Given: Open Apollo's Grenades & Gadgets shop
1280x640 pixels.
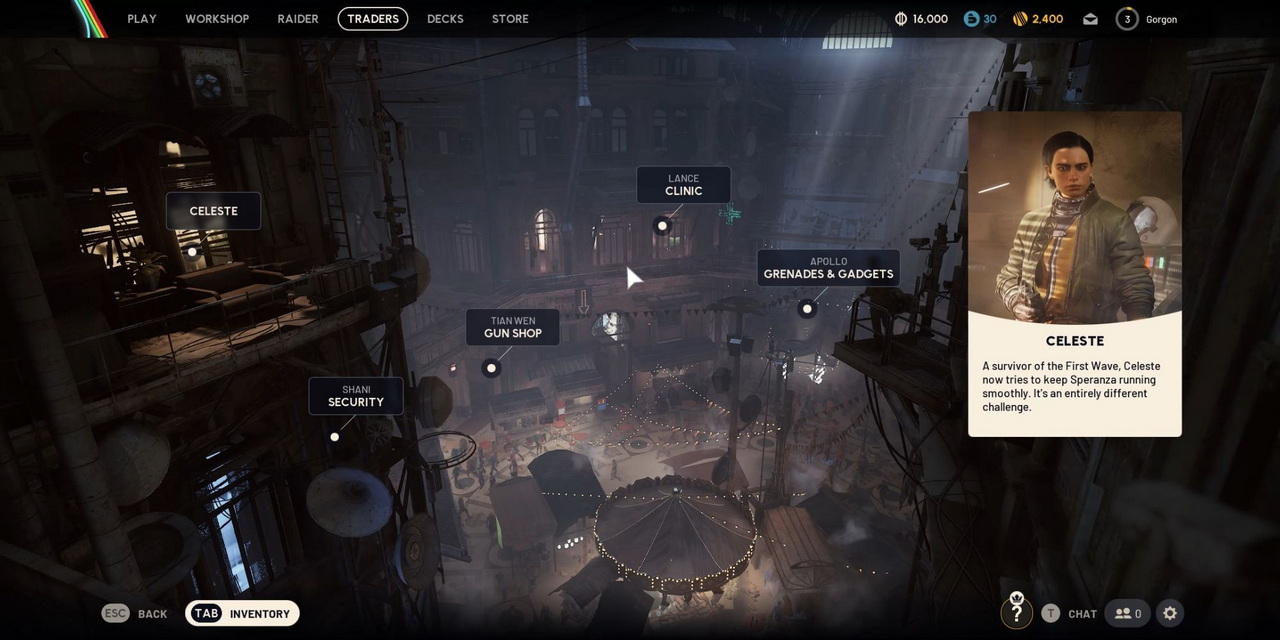Looking at the screenshot, I should click(x=828, y=268).
